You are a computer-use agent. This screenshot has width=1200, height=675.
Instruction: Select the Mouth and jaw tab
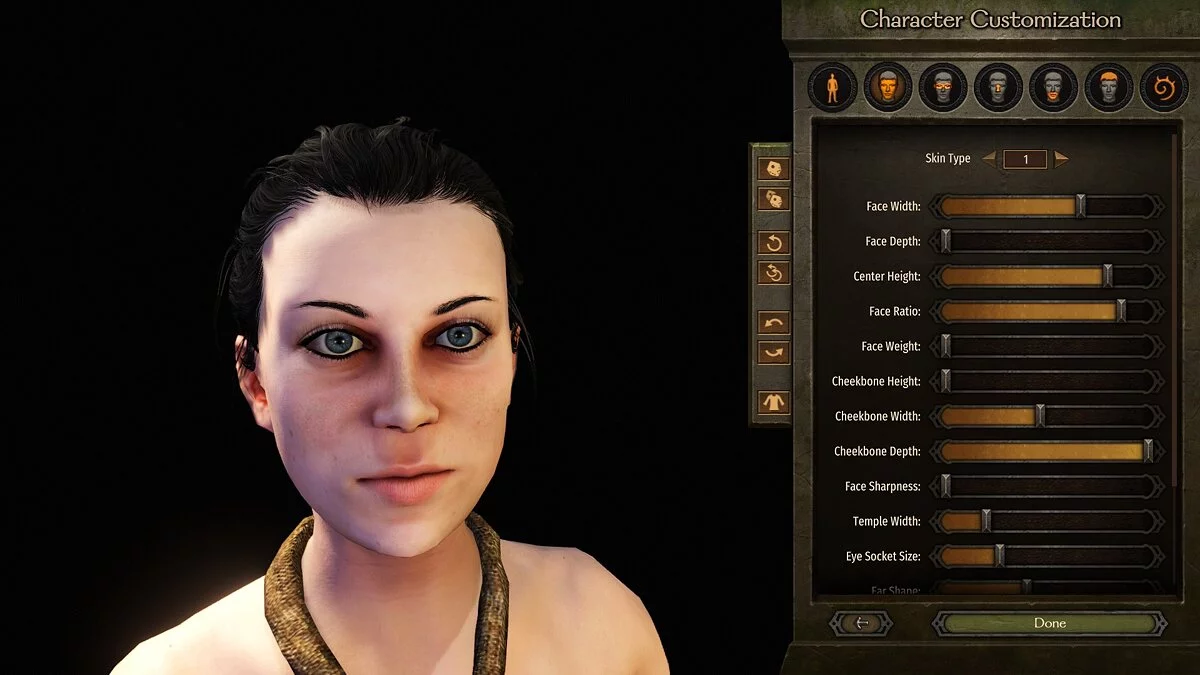[x=1053, y=88]
